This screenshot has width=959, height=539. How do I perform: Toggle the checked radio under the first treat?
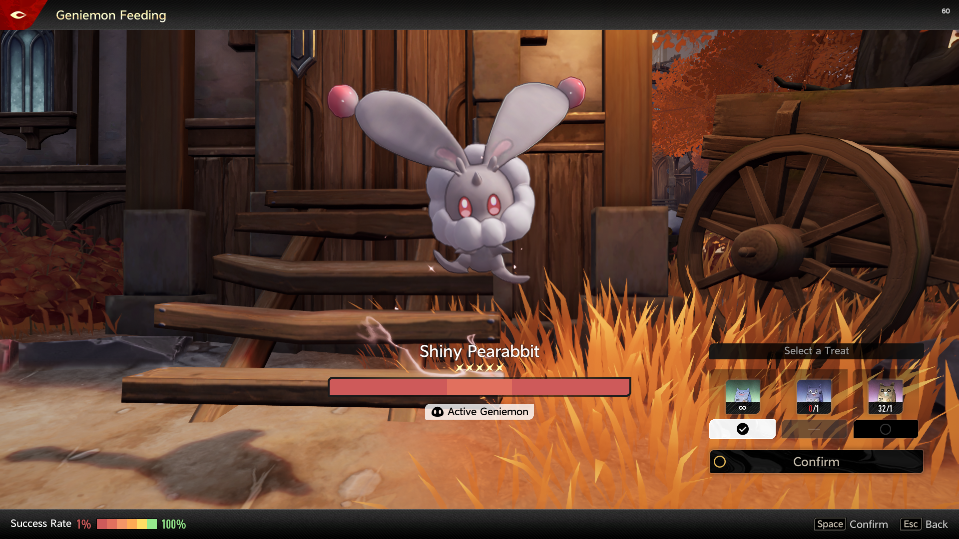click(742, 429)
